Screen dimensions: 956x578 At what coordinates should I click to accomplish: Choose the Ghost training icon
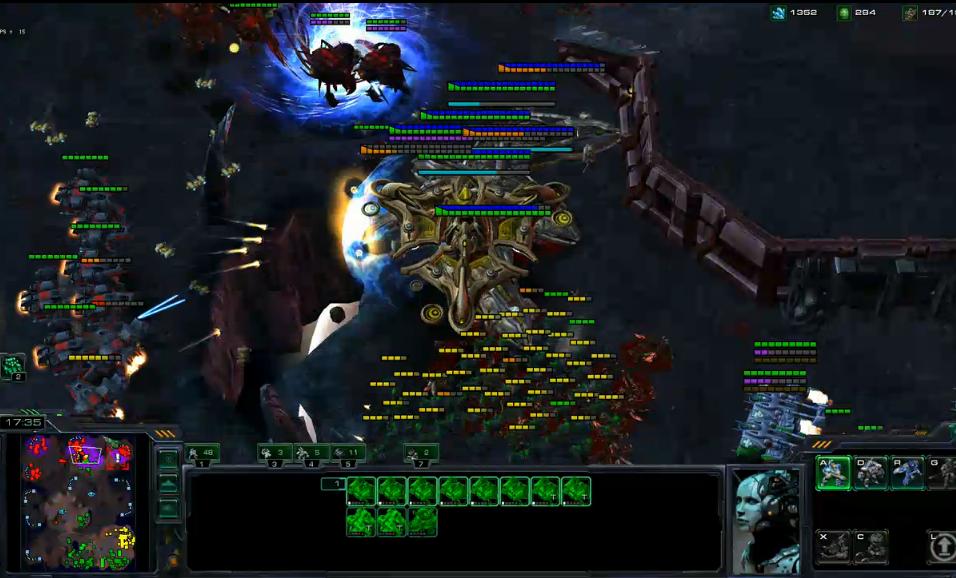942,472
